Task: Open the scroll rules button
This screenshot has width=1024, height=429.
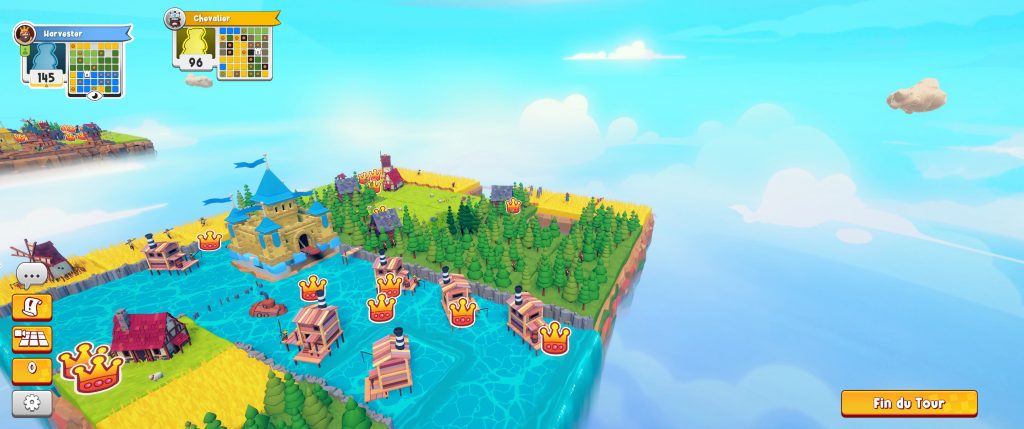Action: 31,307
